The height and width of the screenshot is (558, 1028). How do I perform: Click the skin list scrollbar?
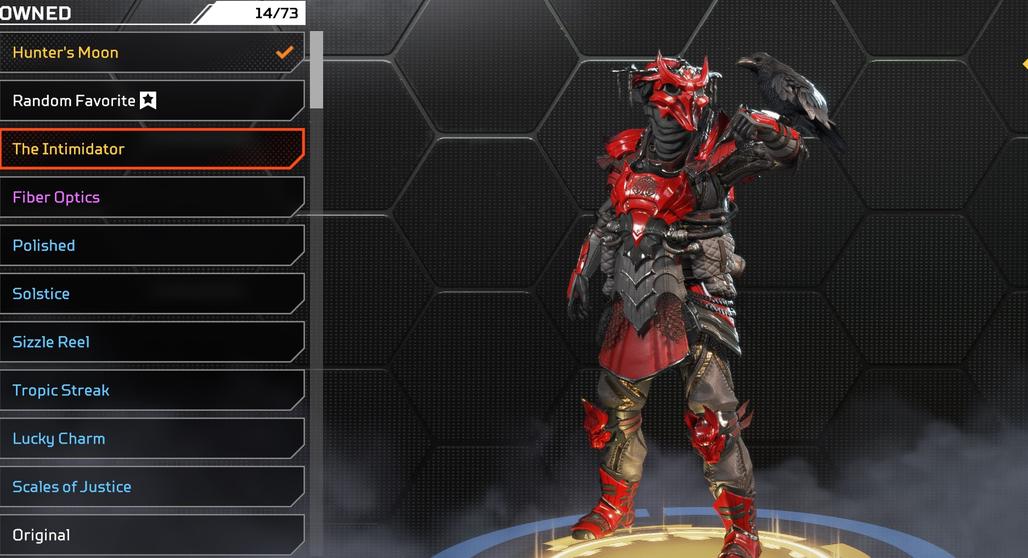(x=317, y=70)
